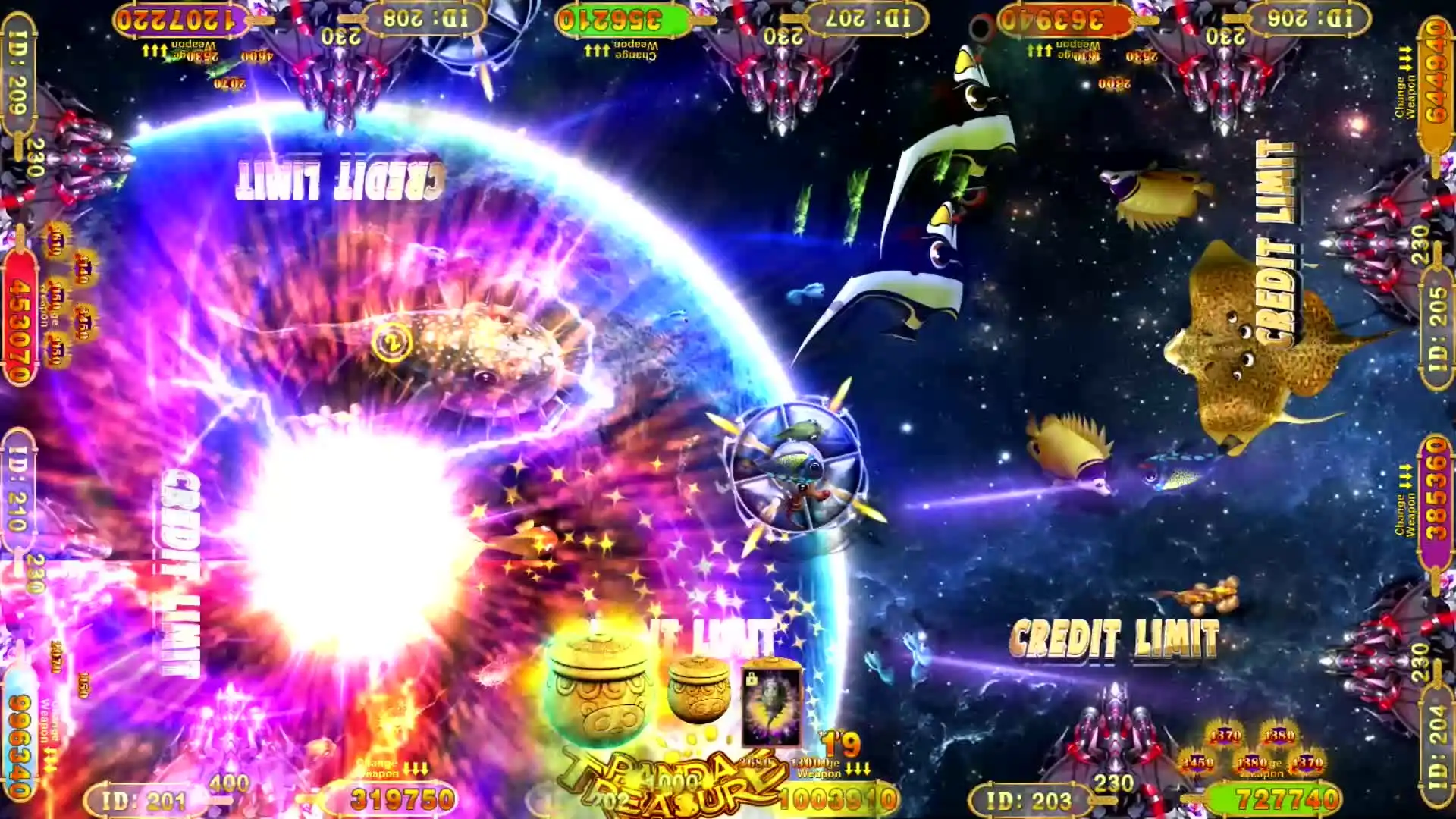Expand the triple down-arrows beside 1300 Weapon

pyautogui.click(x=857, y=768)
